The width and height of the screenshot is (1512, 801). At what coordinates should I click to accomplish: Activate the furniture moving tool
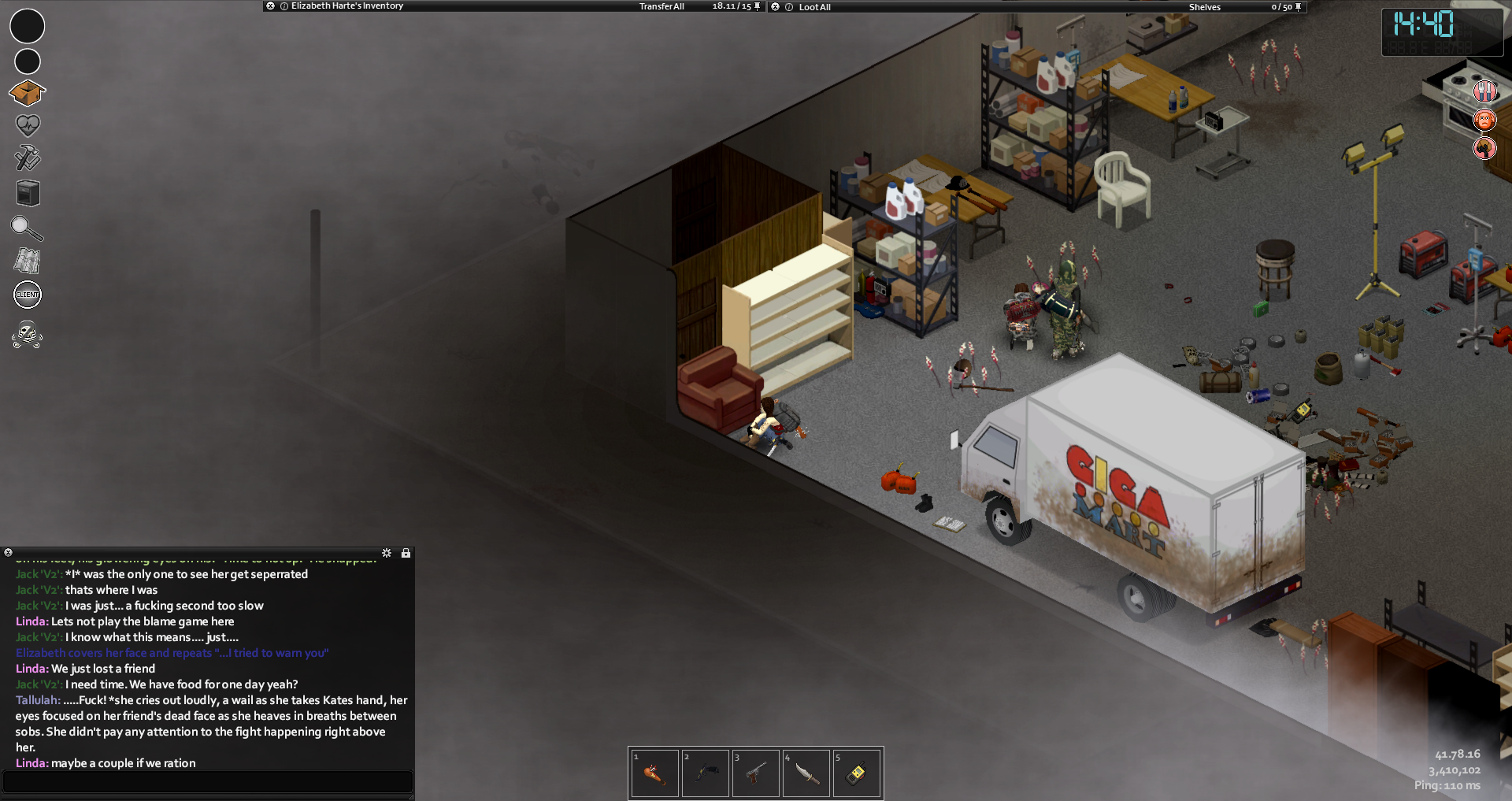click(x=28, y=193)
